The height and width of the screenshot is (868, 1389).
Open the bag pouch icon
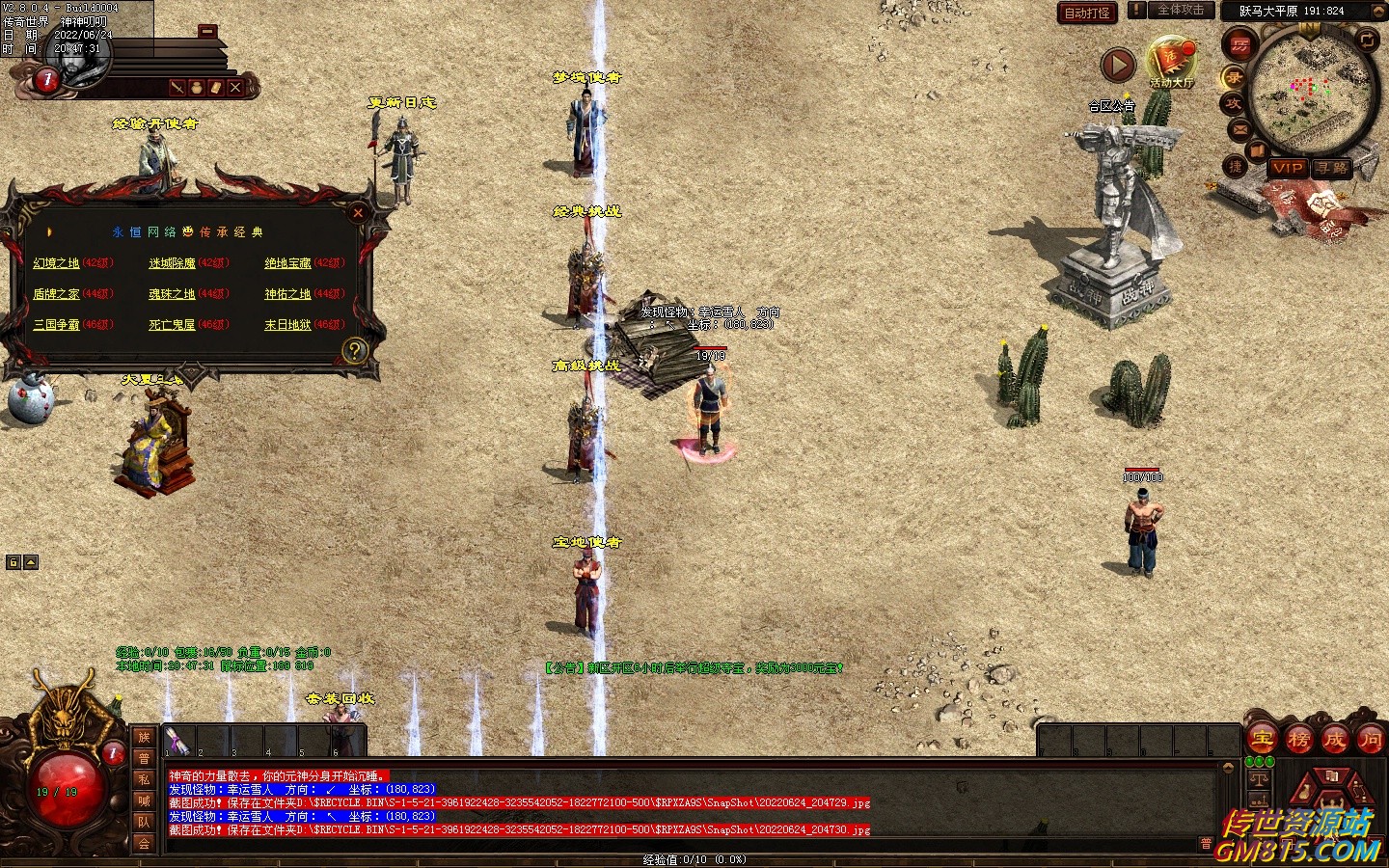click(196, 88)
